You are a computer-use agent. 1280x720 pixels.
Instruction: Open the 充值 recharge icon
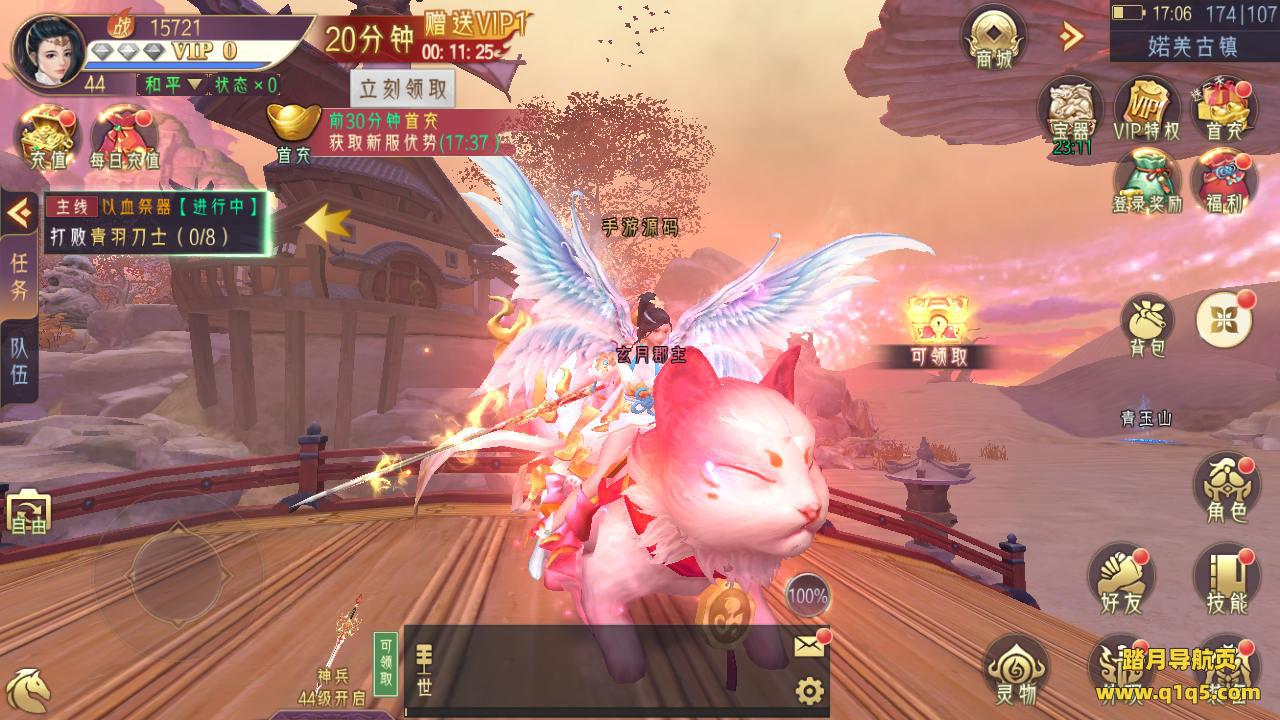click(49, 135)
